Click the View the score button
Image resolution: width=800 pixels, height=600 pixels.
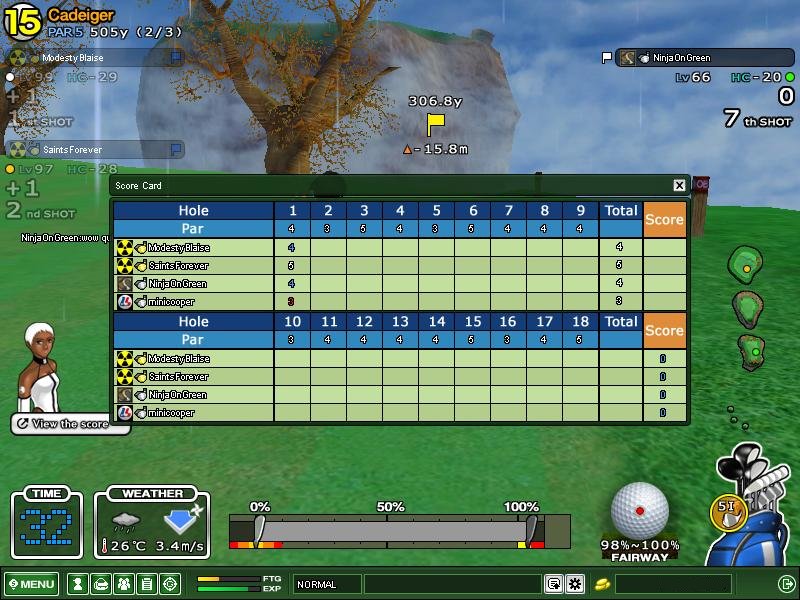[x=70, y=424]
